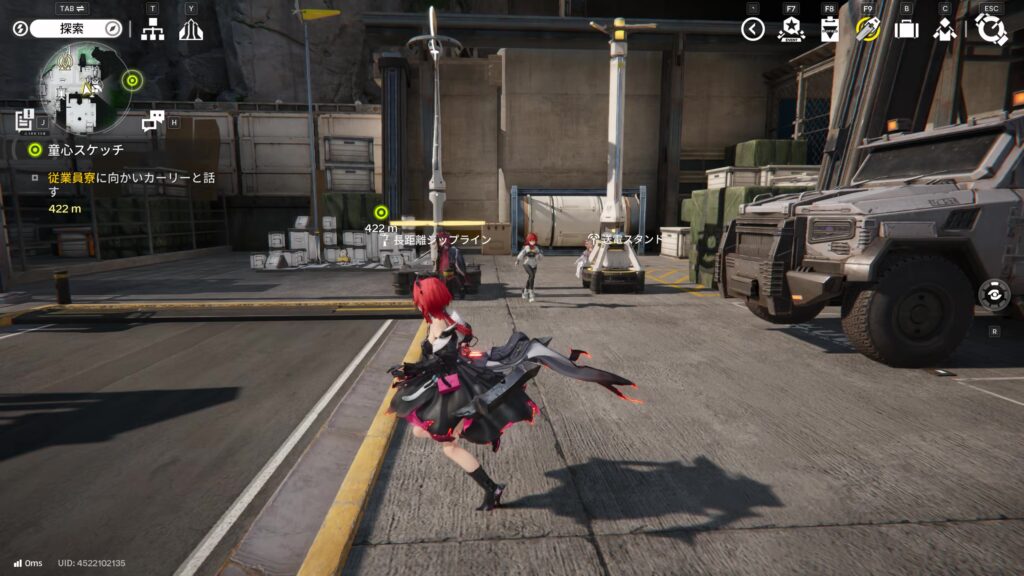The image size is (1024, 576).
Task: Open the circular minimap
Action: [84, 89]
